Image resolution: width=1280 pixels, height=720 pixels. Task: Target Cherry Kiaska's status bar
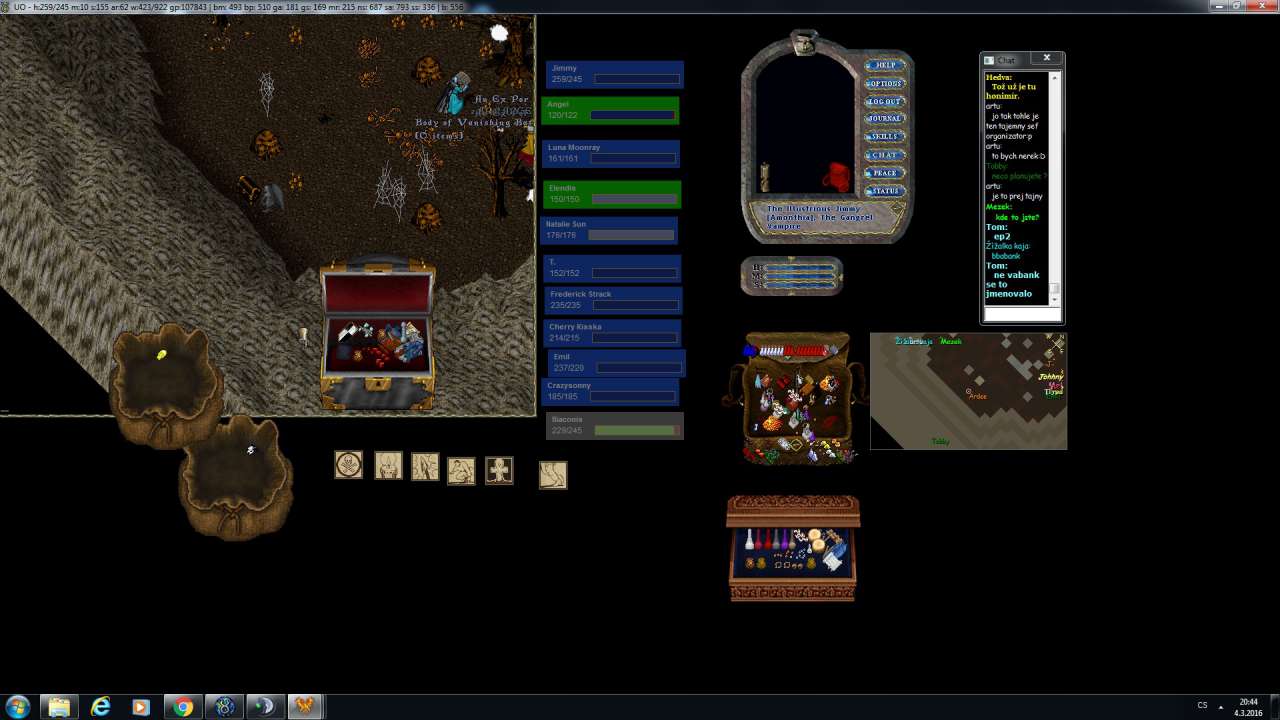point(614,333)
